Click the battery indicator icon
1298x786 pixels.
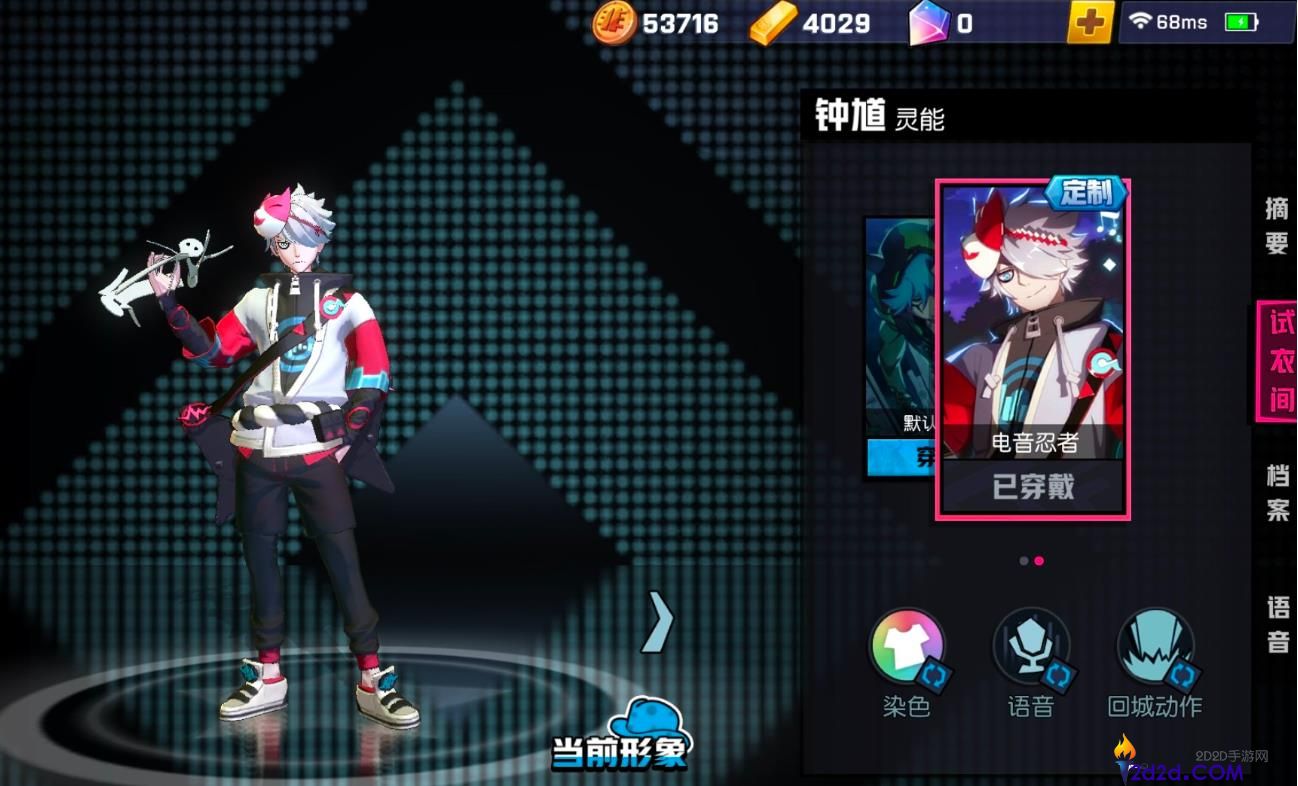1243,19
